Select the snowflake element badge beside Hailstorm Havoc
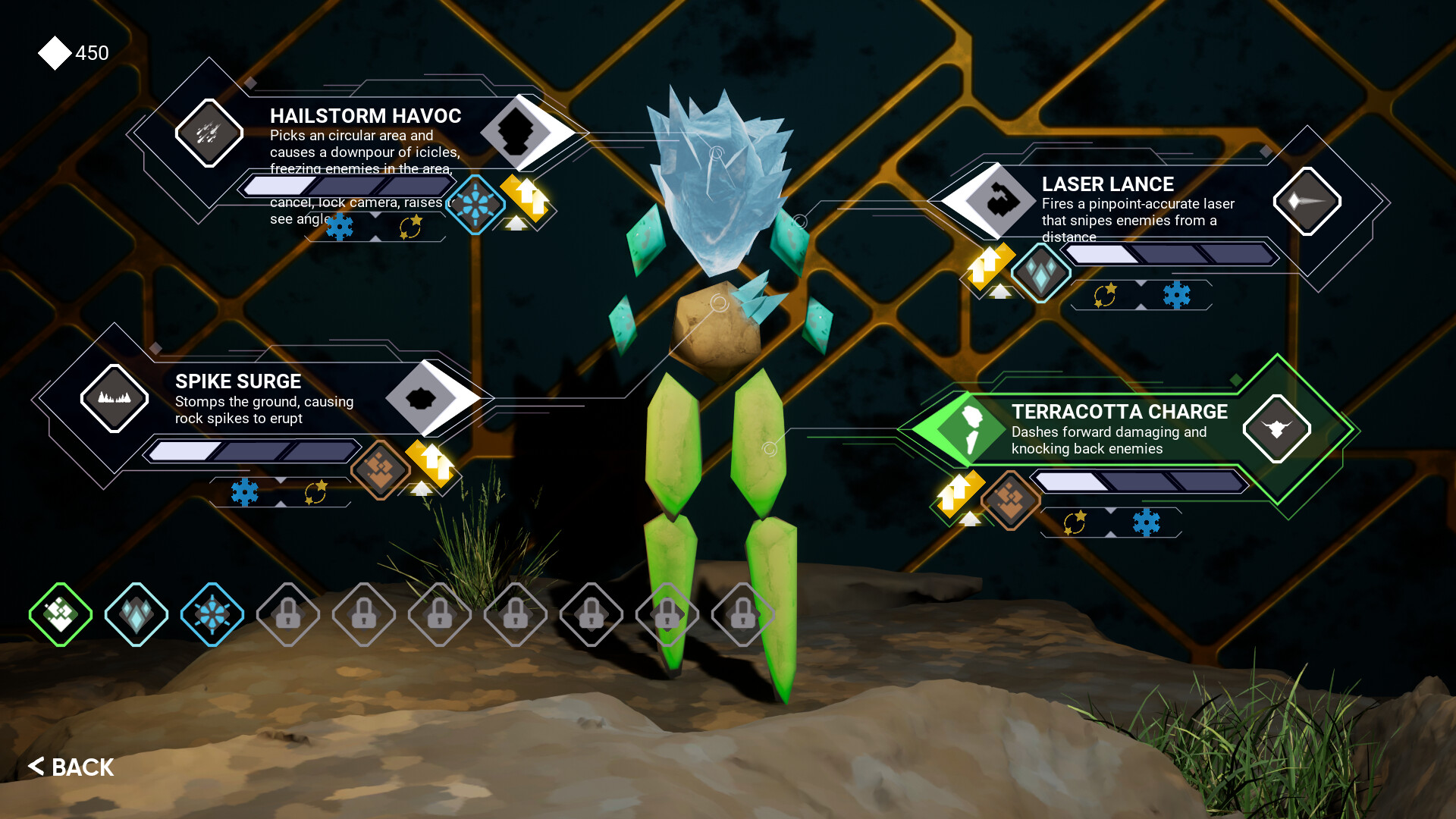Image resolution: width=1456 pixels, height=819 pixels. click(477, 203)
